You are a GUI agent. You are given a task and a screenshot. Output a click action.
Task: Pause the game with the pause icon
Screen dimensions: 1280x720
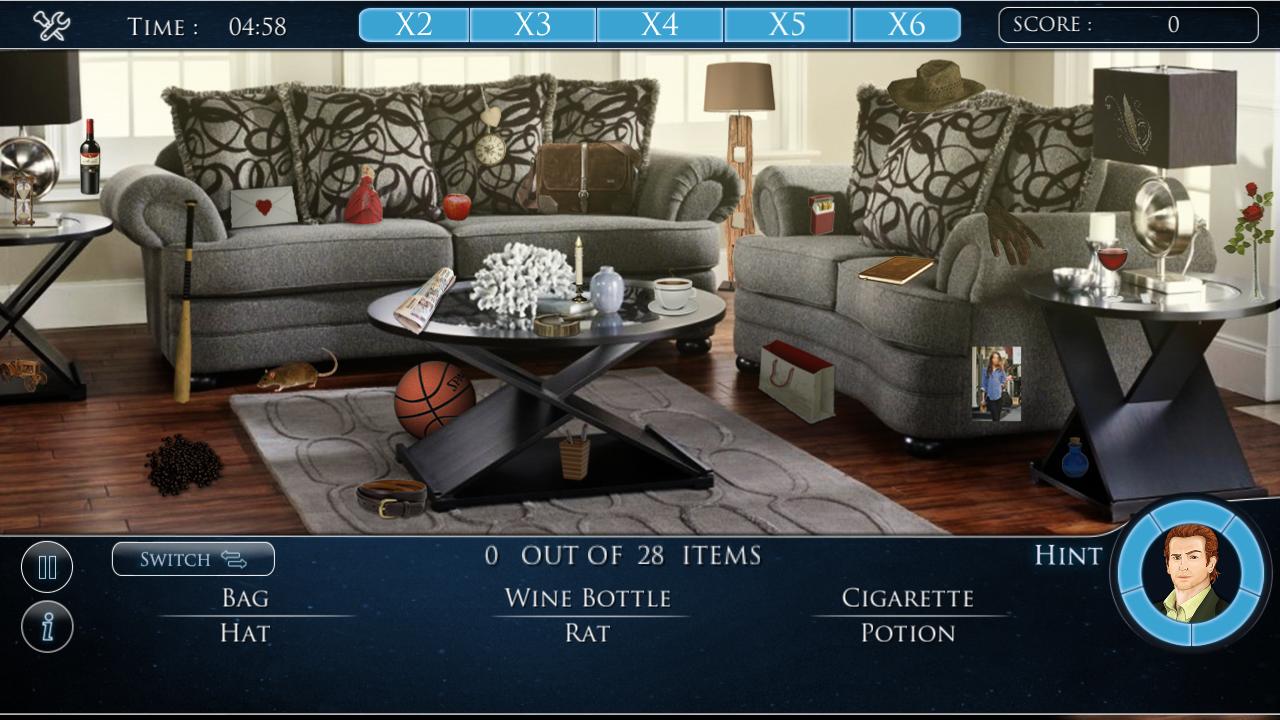pyautogui.click(x=47, y=566)
